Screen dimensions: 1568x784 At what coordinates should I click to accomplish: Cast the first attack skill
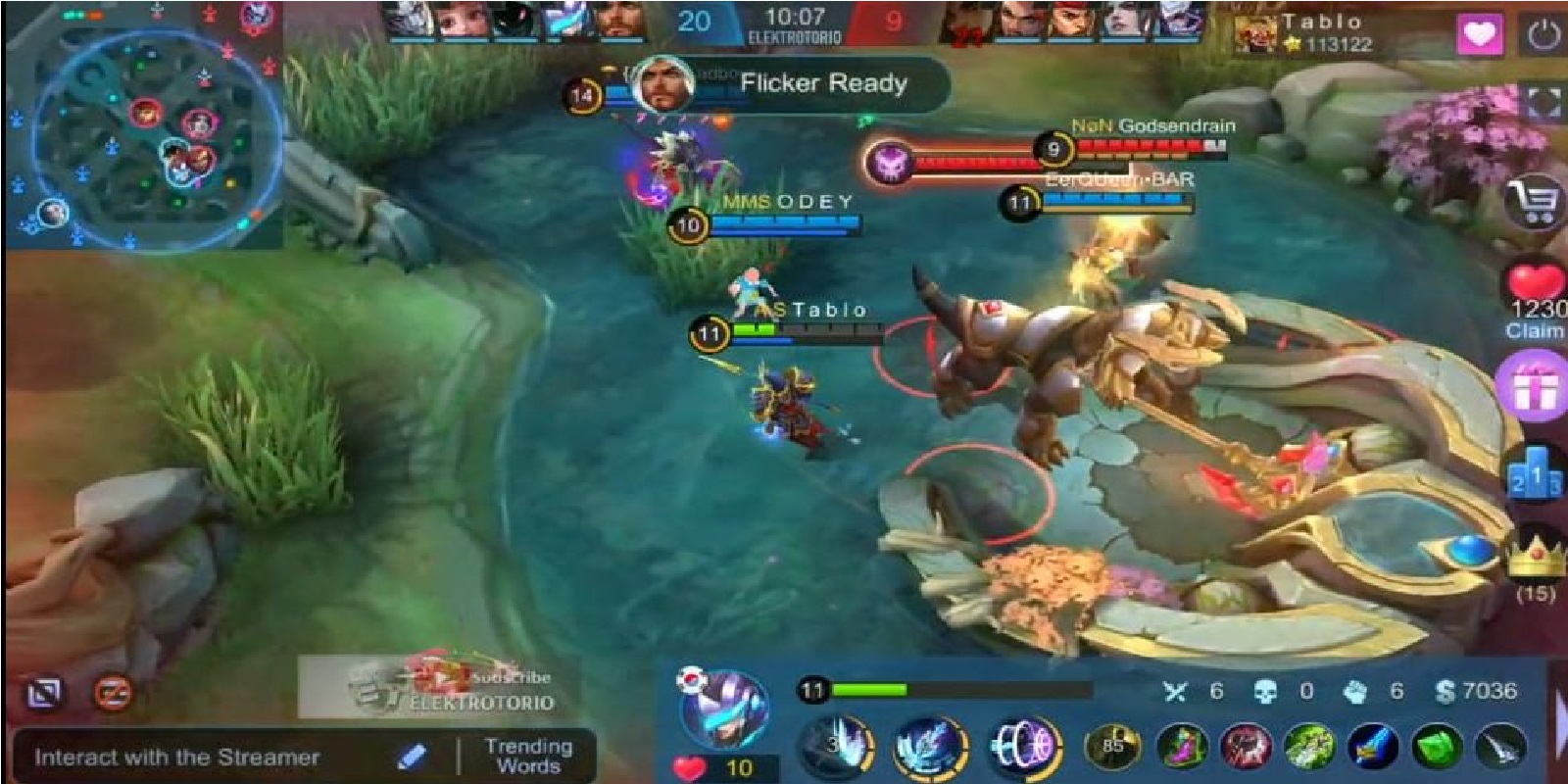pyautogui.click(x=835, y=747)
